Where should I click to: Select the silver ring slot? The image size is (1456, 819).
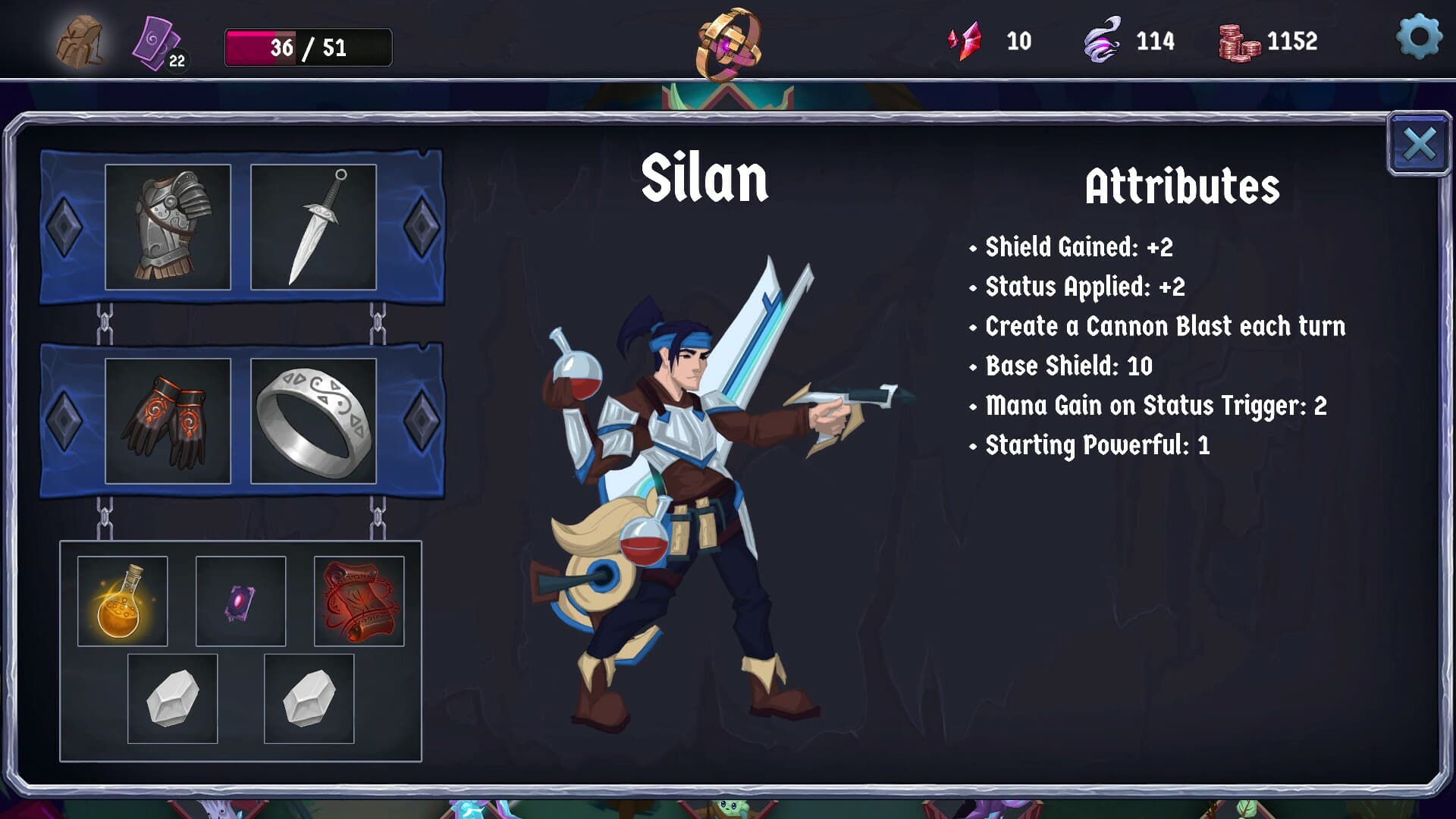click(x=313, y=421)
